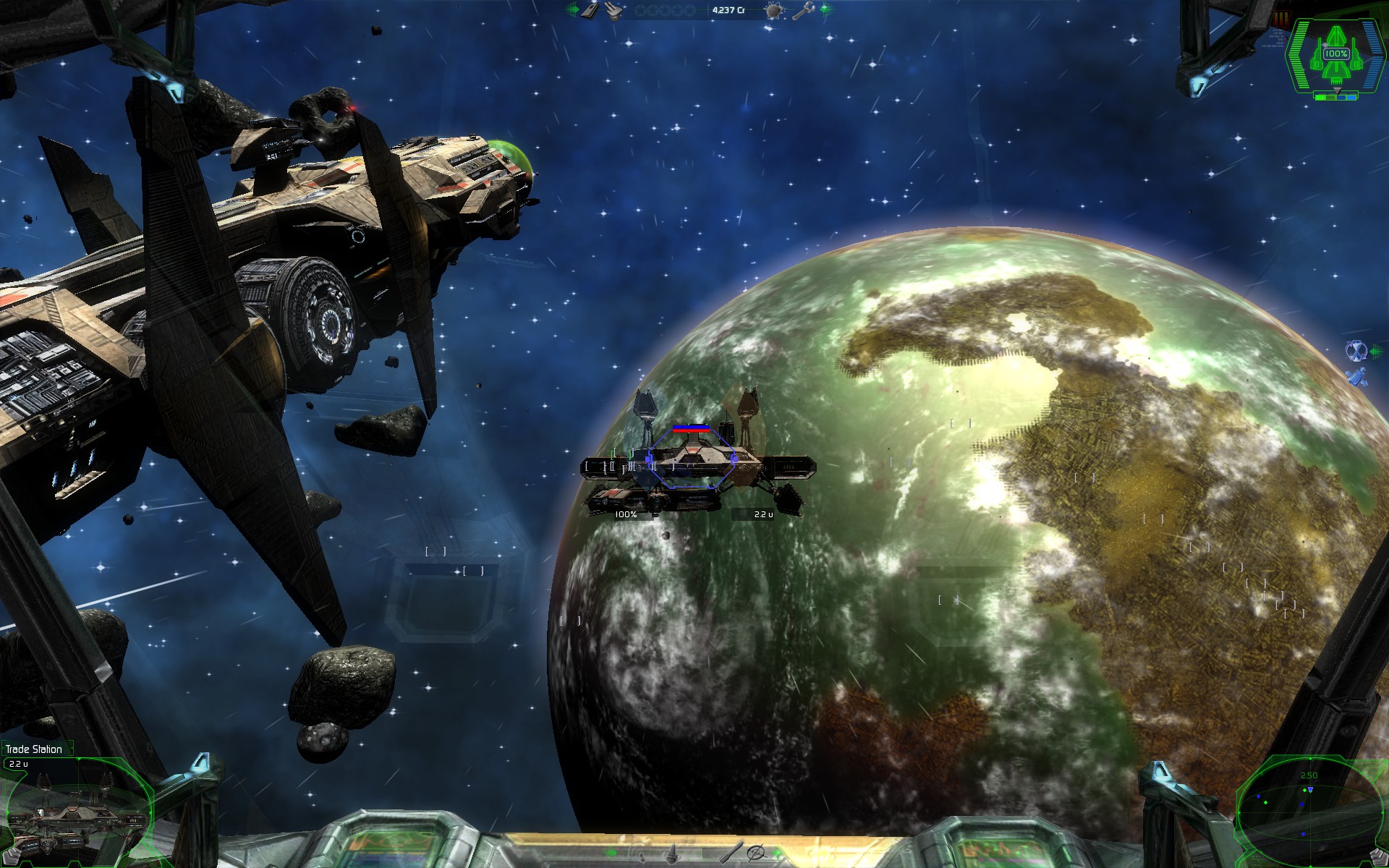The image size is (1389, 868).
Task: Toggle the crosshair targeting icon
Action: (x=755, y=853)
